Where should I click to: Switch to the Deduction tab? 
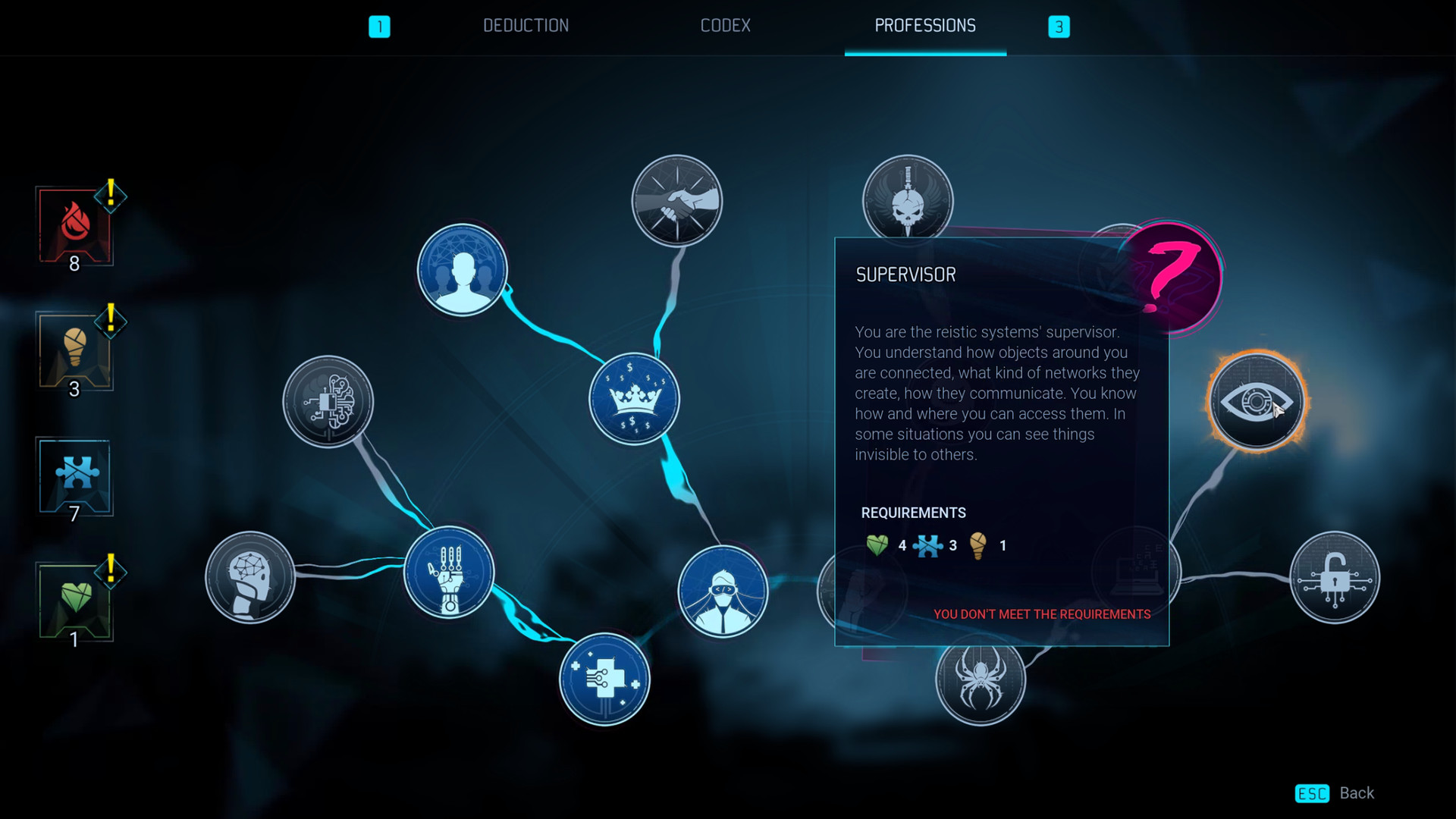(x=526, y=25)
